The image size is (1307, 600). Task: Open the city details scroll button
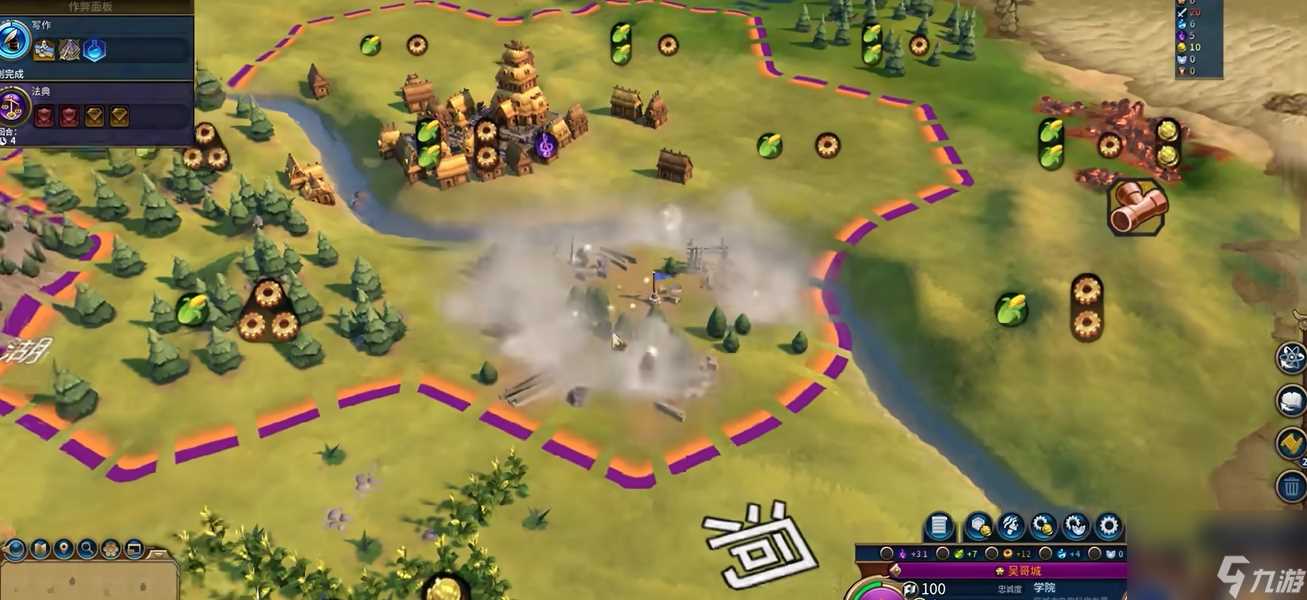(x=939, y=525)
